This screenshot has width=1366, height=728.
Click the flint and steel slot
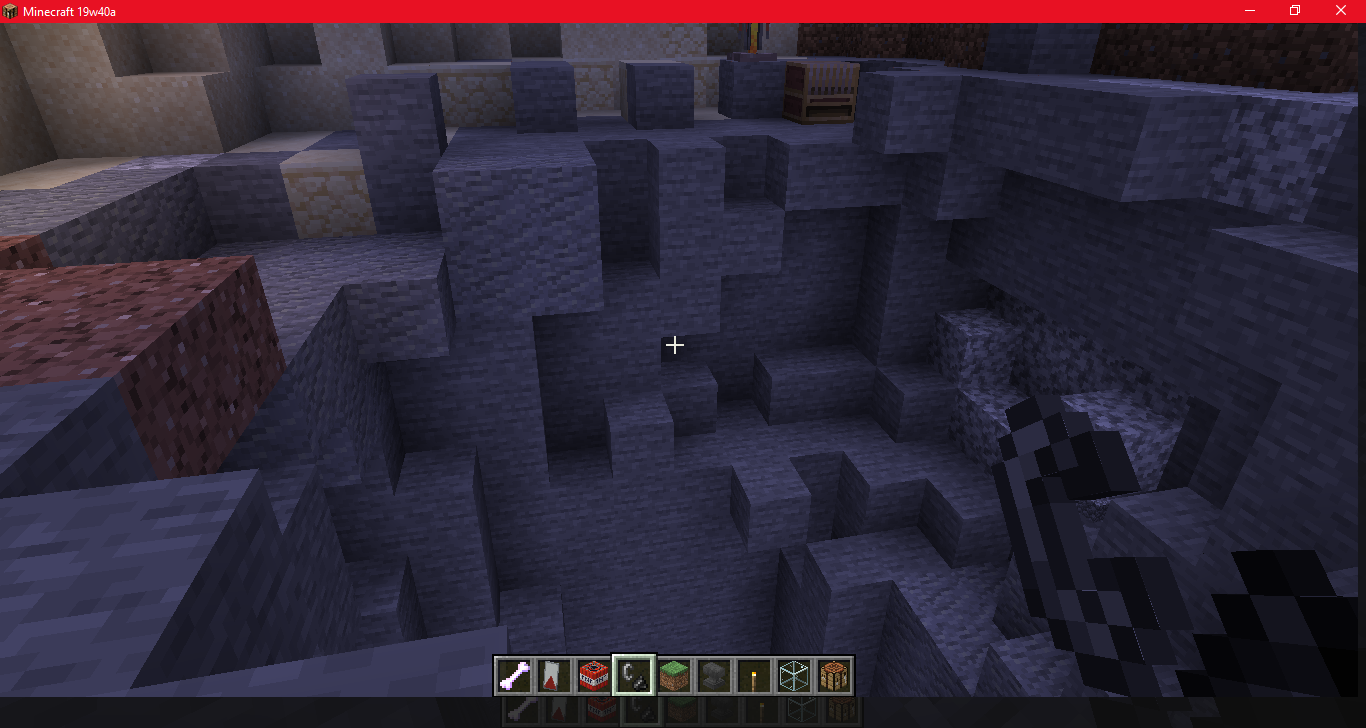[634, 676]
